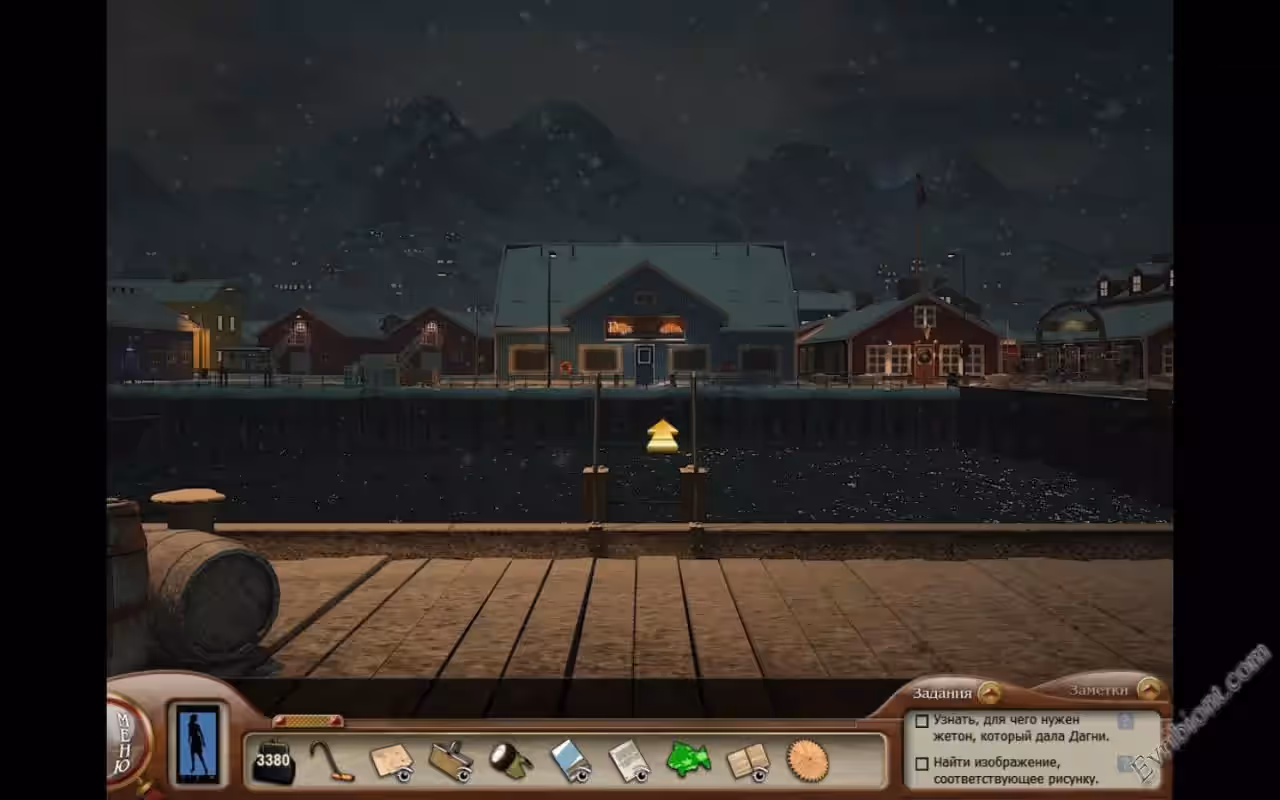
Task: Open the round Меню button
Action: tap(127, 742)
